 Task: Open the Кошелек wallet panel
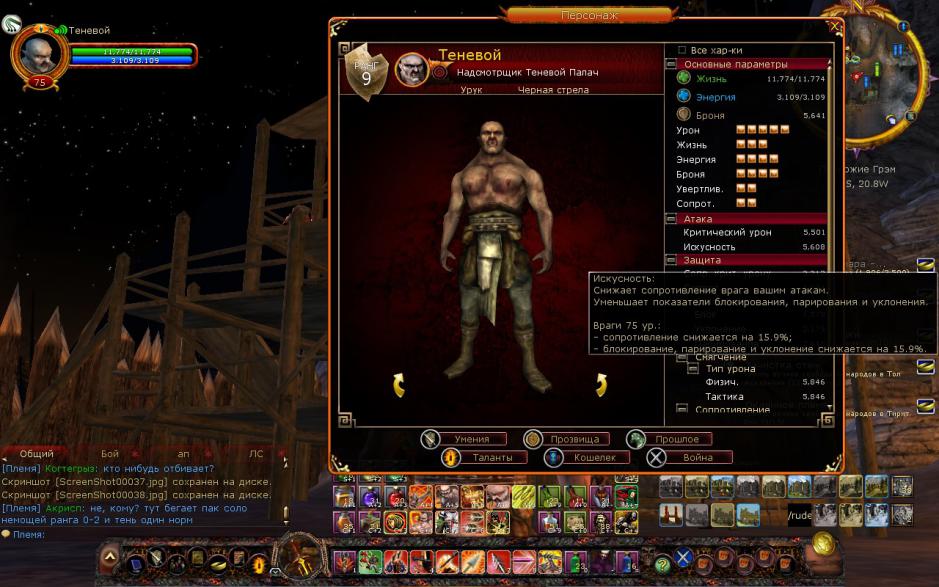(x=589, y=457)
